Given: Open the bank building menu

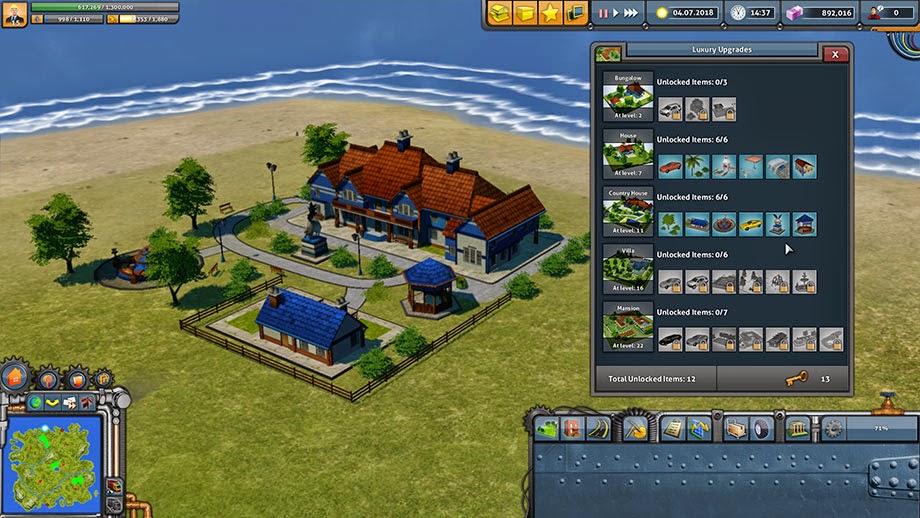Looking at the screenshot, I should tap(799, 429).
